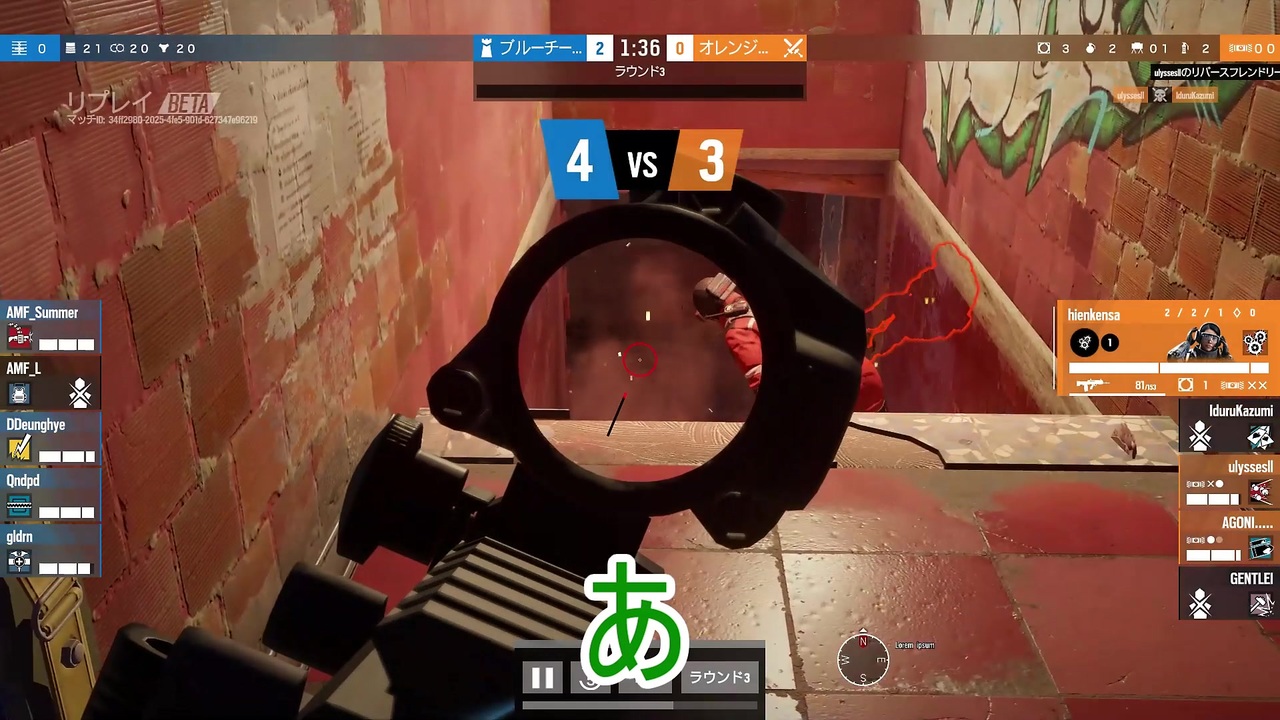Image resolution: width=1280 pixels, height=720 pixels.
Task: Click the X button beside the match timer
Action: (793, 47)
